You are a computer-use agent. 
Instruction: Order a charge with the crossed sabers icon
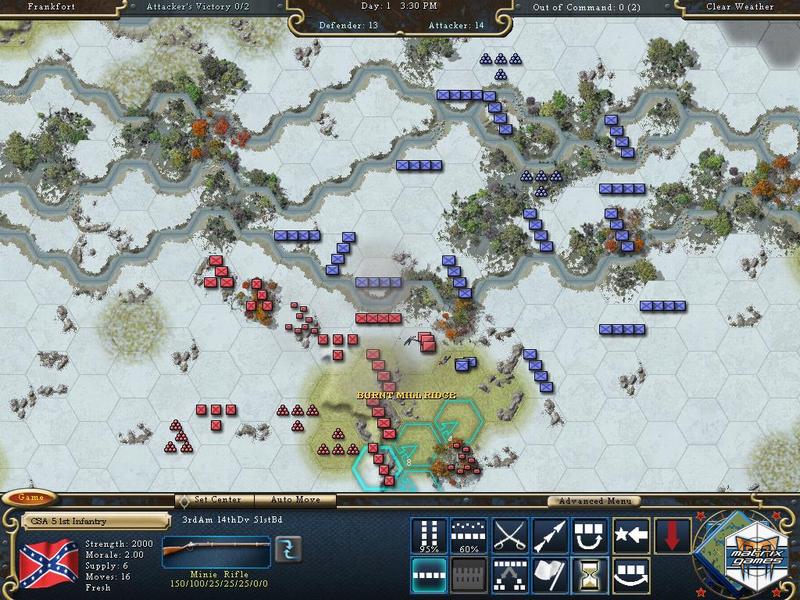[510, 536]
